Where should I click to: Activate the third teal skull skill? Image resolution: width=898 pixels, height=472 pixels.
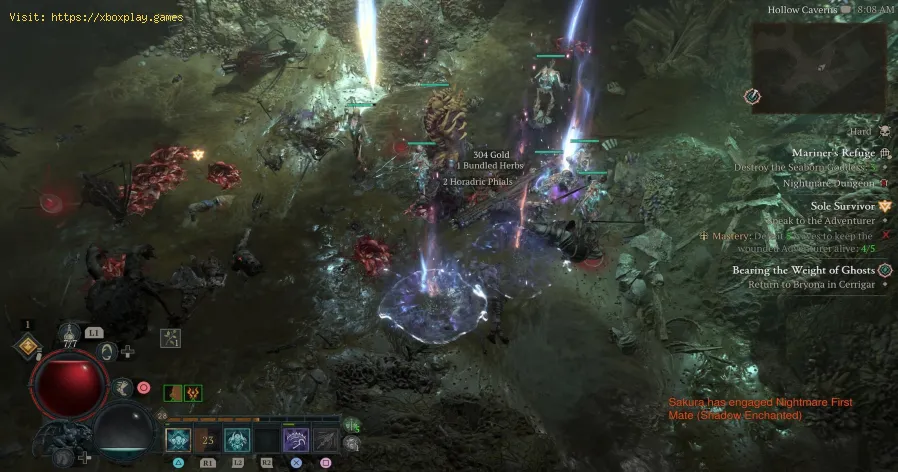238,440
